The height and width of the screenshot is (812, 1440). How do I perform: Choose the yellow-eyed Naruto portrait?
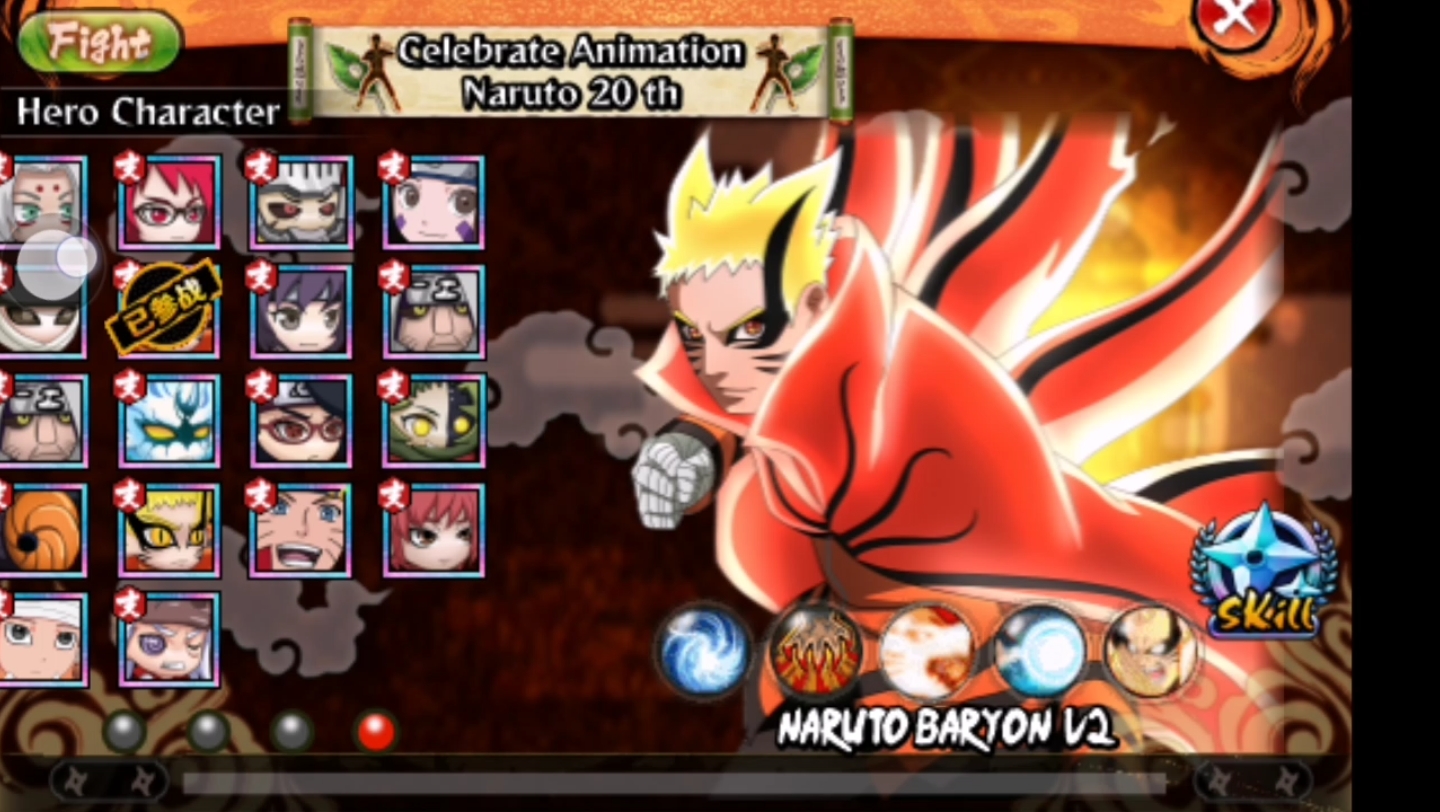pos(169,530)
